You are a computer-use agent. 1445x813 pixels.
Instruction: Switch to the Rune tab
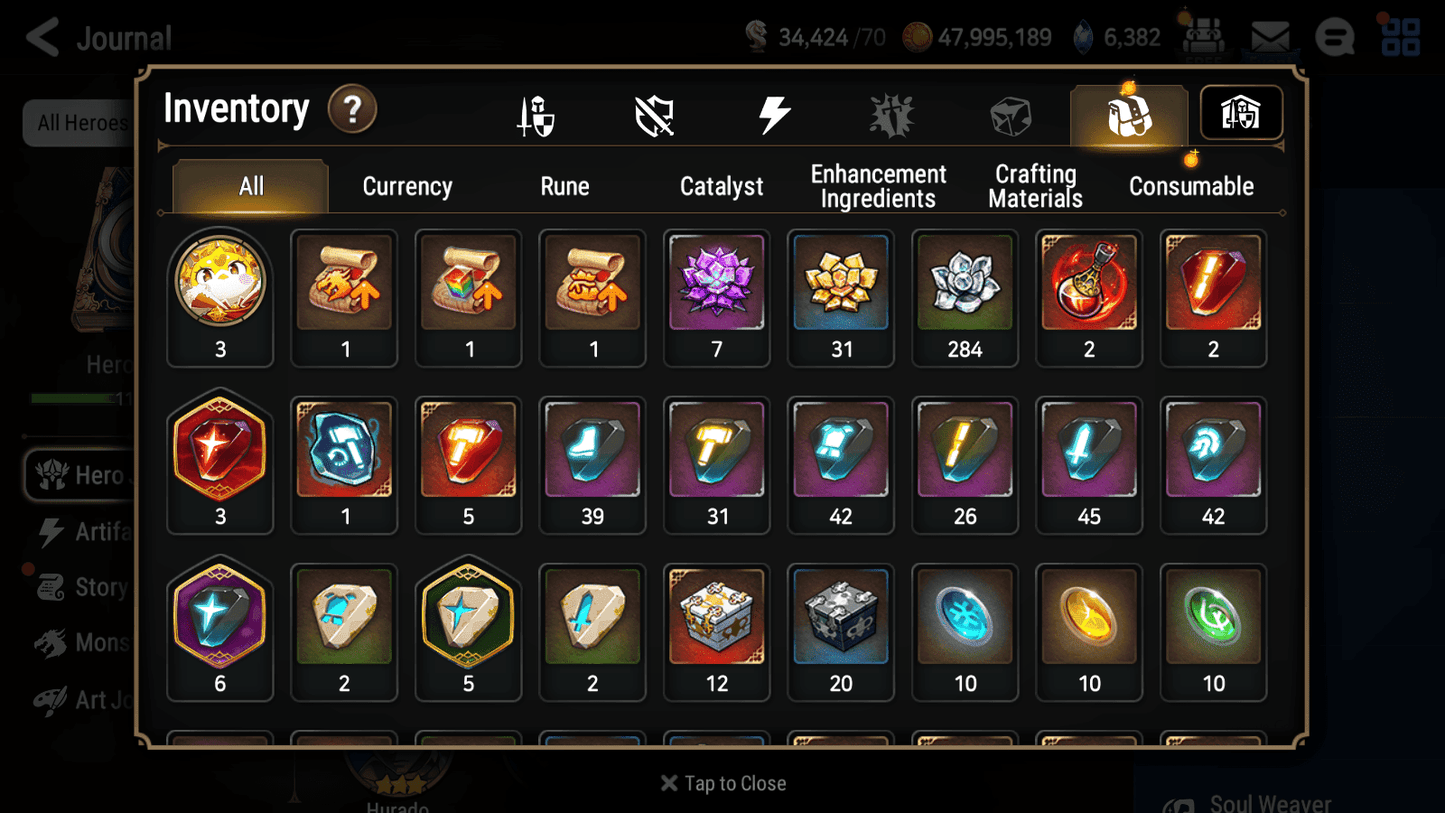(565, 186)
